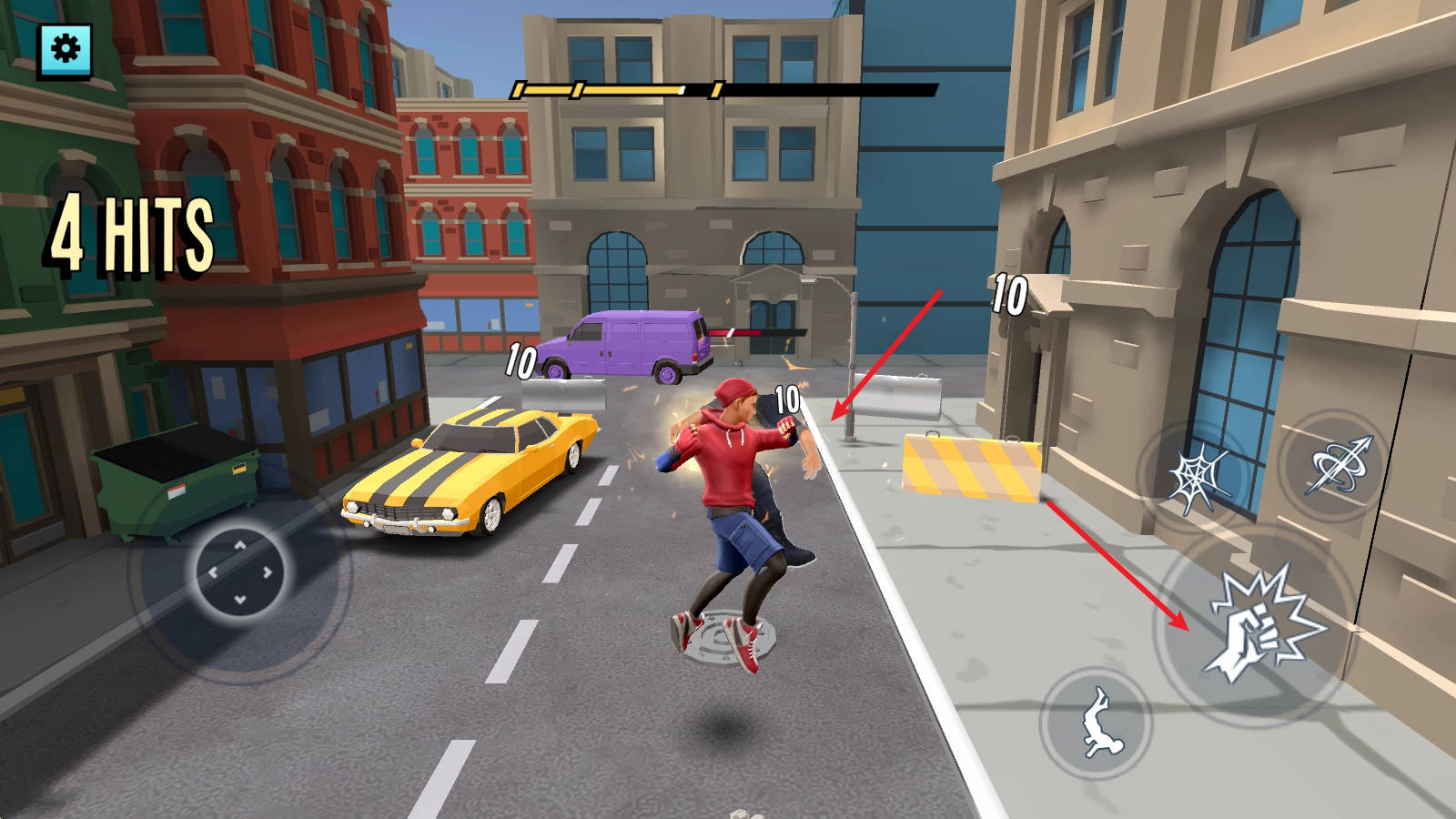Screen dimensions: 1456x819
Task: Open the gear settings menu
Action: coord(66,49)
